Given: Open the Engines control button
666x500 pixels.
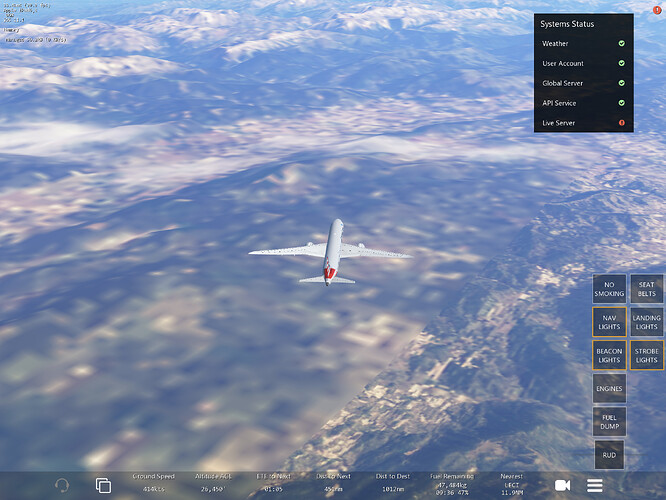Looking at the screenshot, I should (x=609, y=388).
